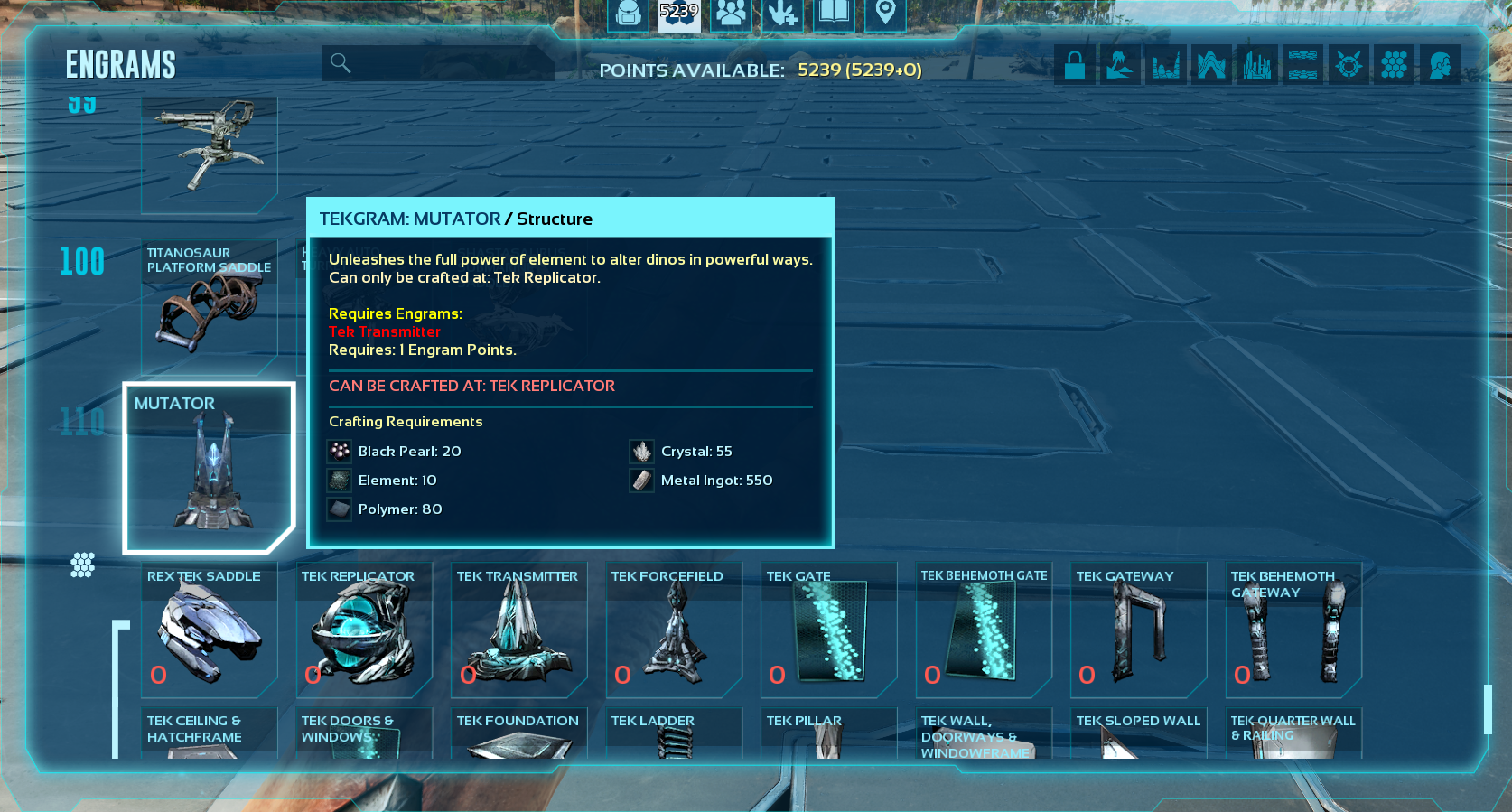Open the tribe members tab

tap(731, 14)
